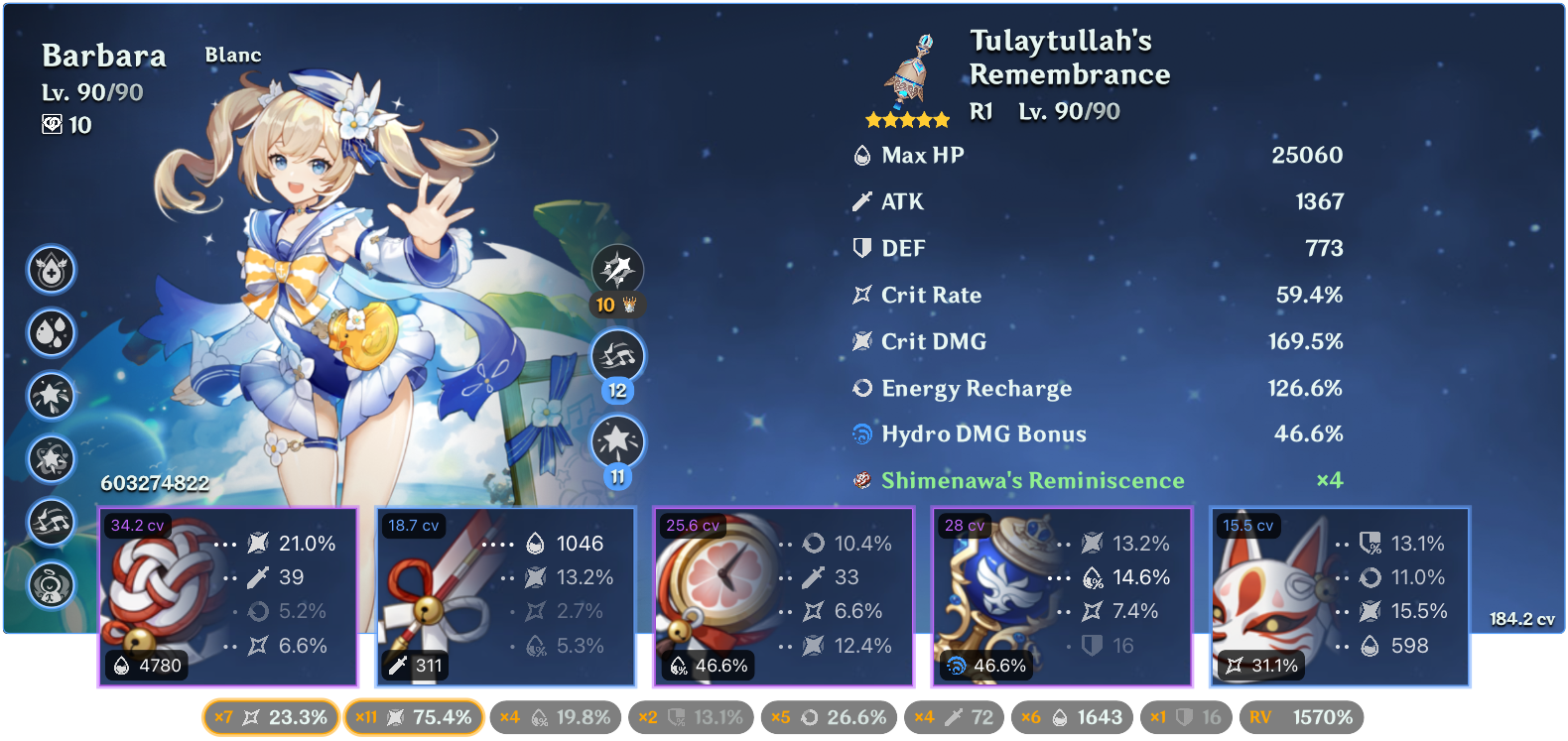Toggle the highlighted ×7 Crit Rate pill

point(270,716)
